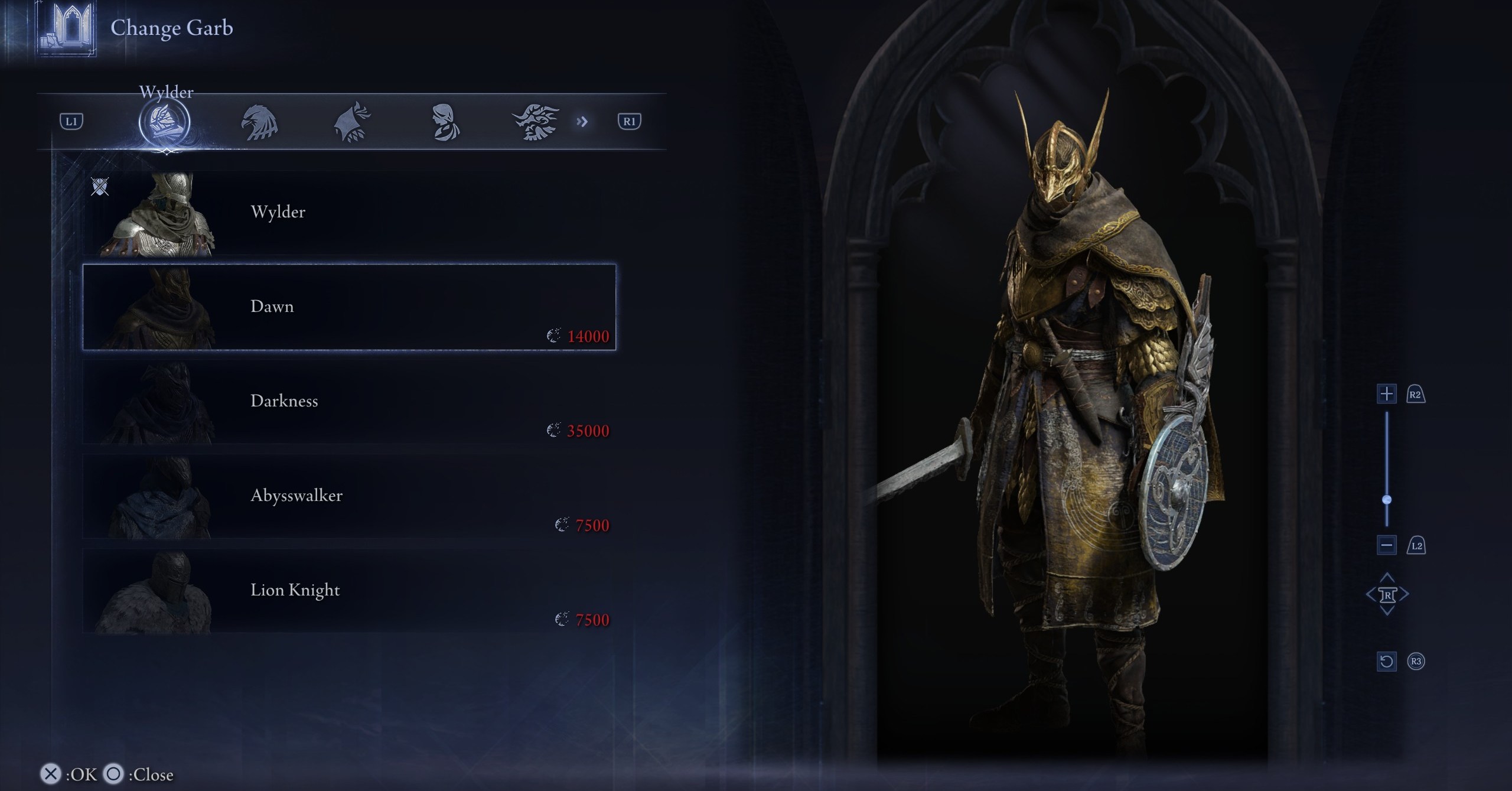Choose the Lion Knight garb
The image size is (1512, 791).
[348, 591]
